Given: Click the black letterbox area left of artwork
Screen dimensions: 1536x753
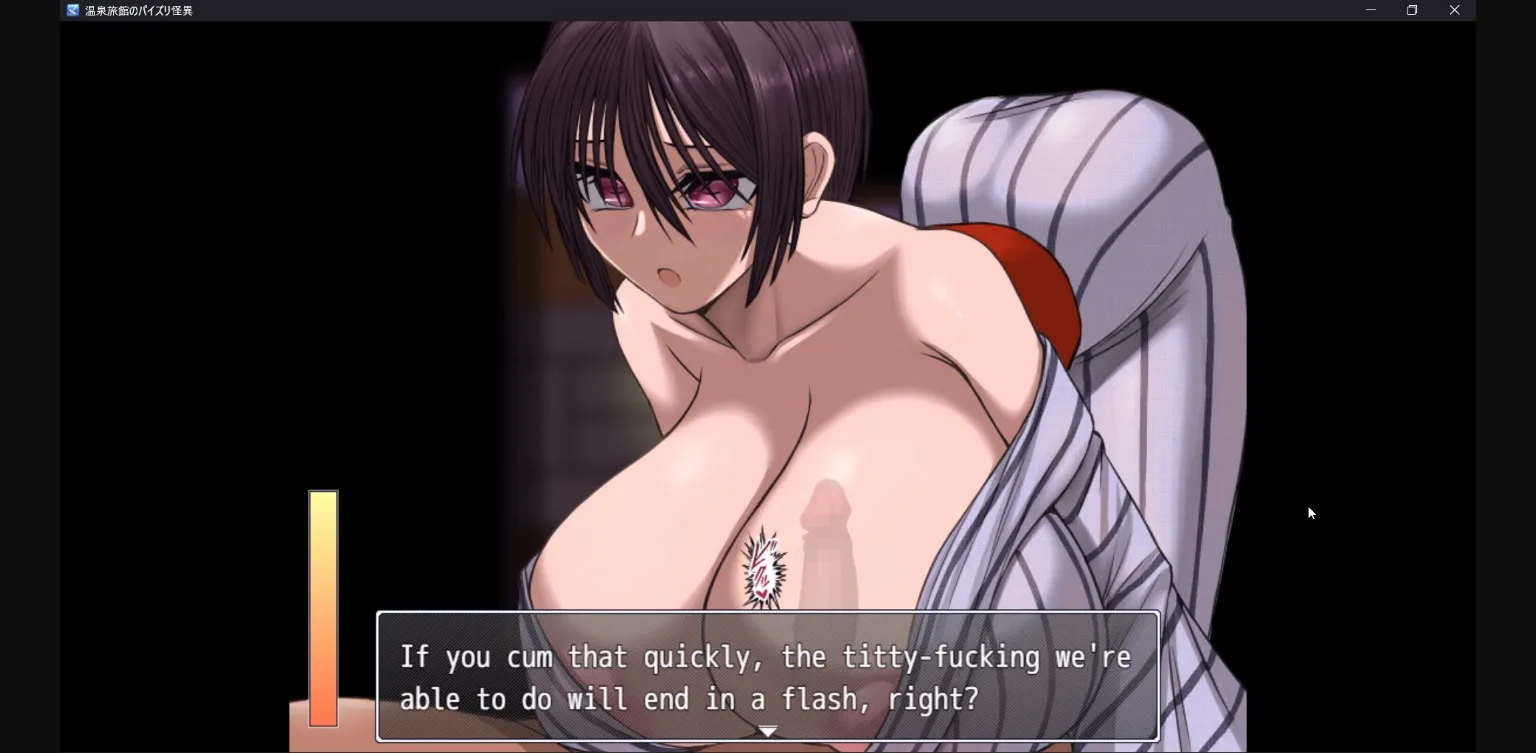Looking at the screenshot, I should (180, 300).
